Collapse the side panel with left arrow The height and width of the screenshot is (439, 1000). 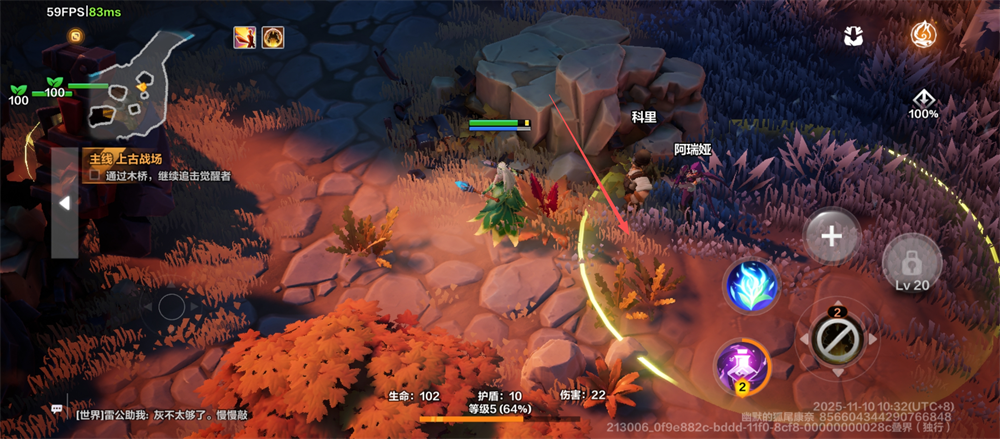[64, 203]
